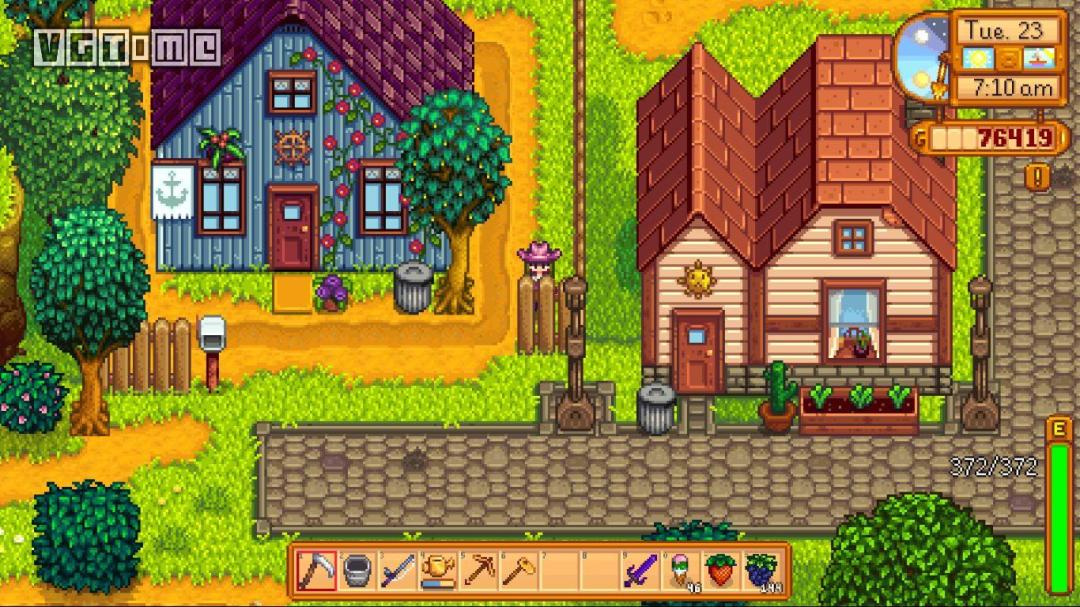Select the grapes stack in the hotbar
This screenshot has height=607, width=1080.
pyautogui.click(x=762, y=571)
